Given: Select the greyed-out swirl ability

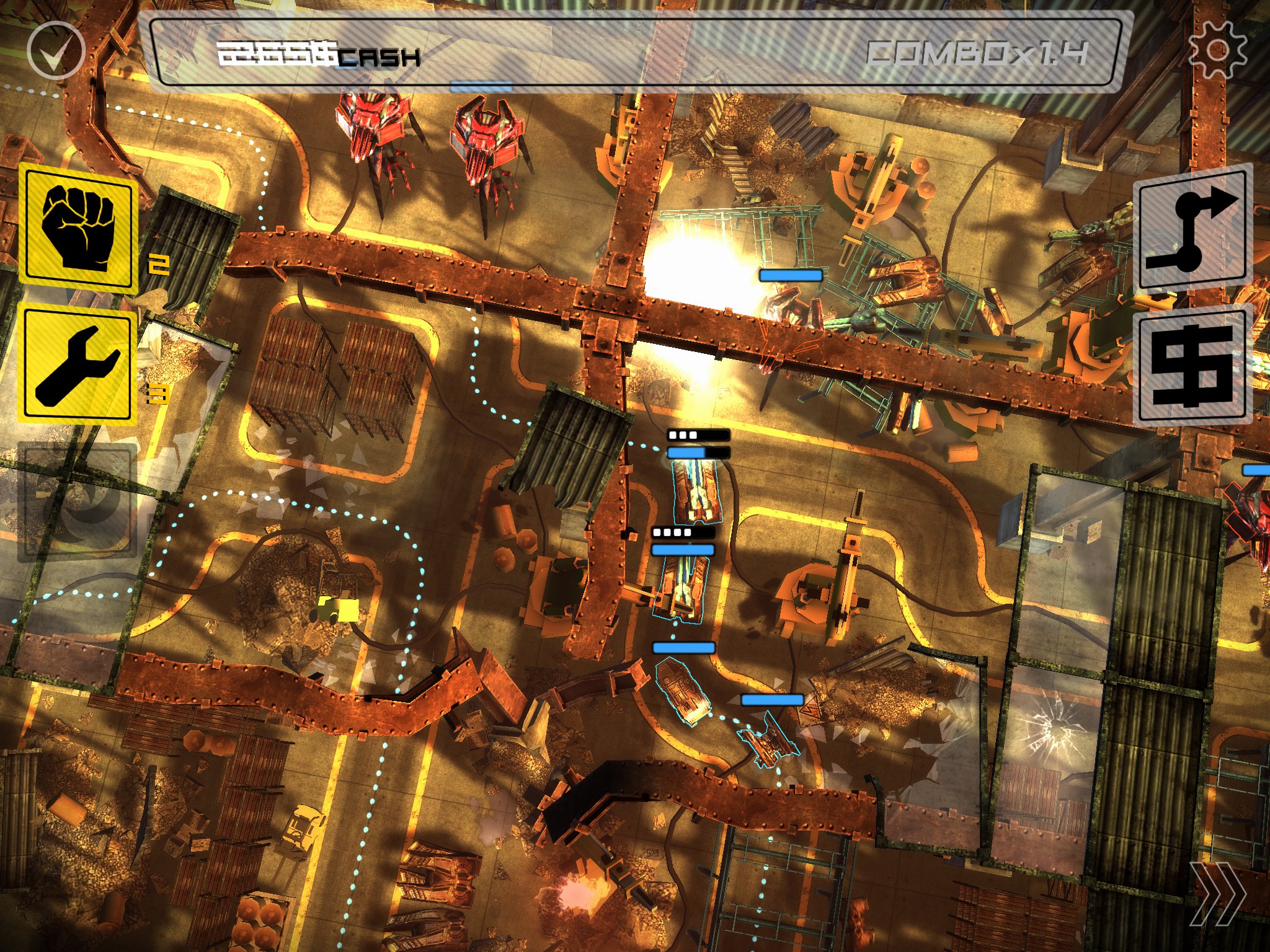Looking at the screenshot, I should 78,501.
